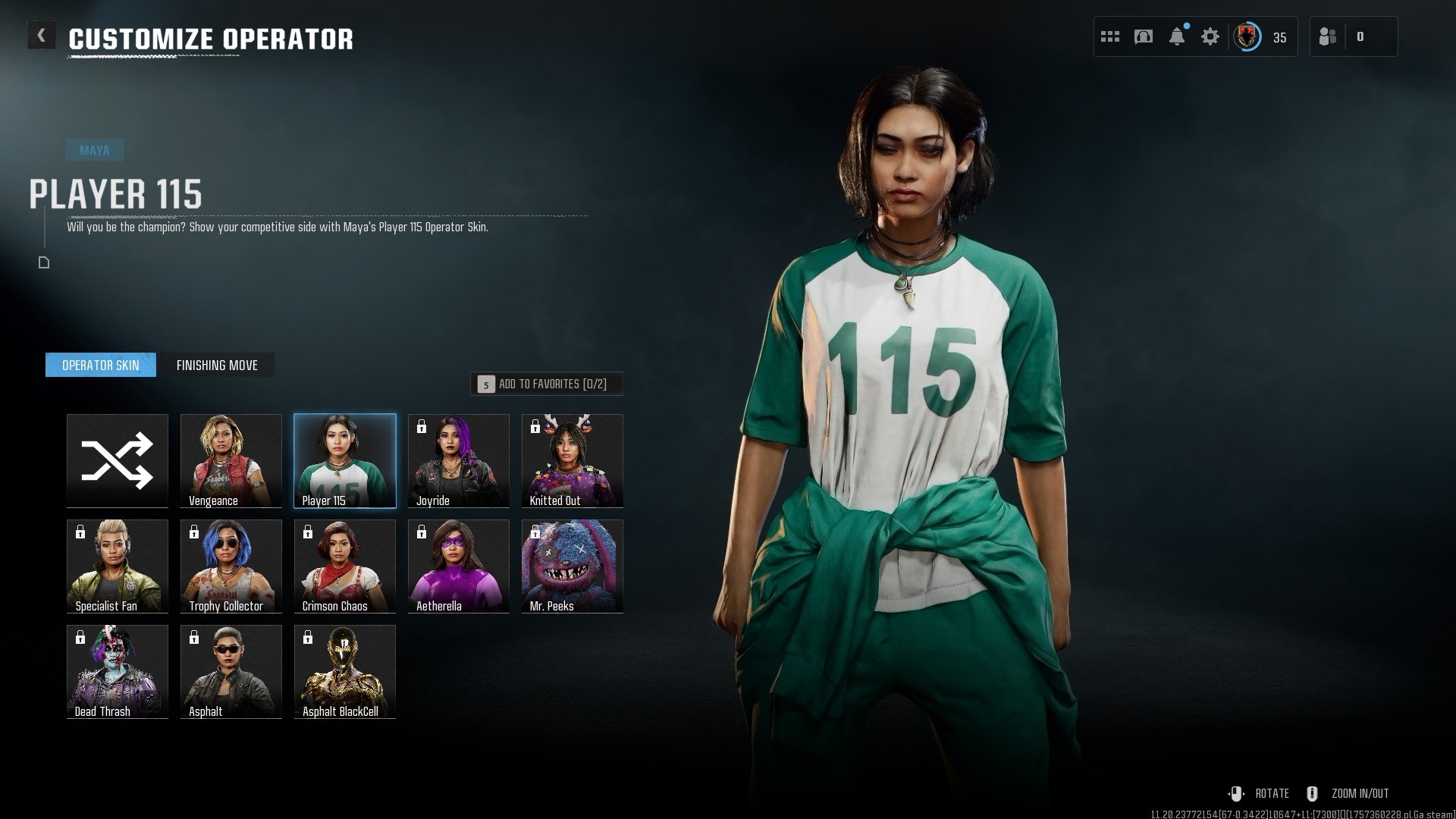The height and width of the screenshot is (819, 1456).
Task: Open the notifications bell
Action: coord(1177,36)
